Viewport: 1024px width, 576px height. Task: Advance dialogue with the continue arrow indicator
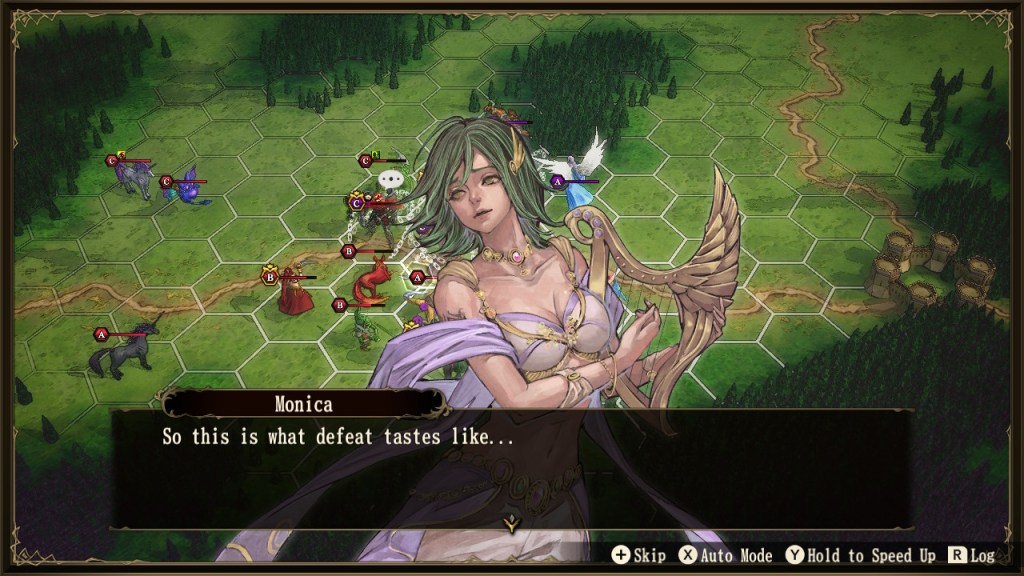511,522
